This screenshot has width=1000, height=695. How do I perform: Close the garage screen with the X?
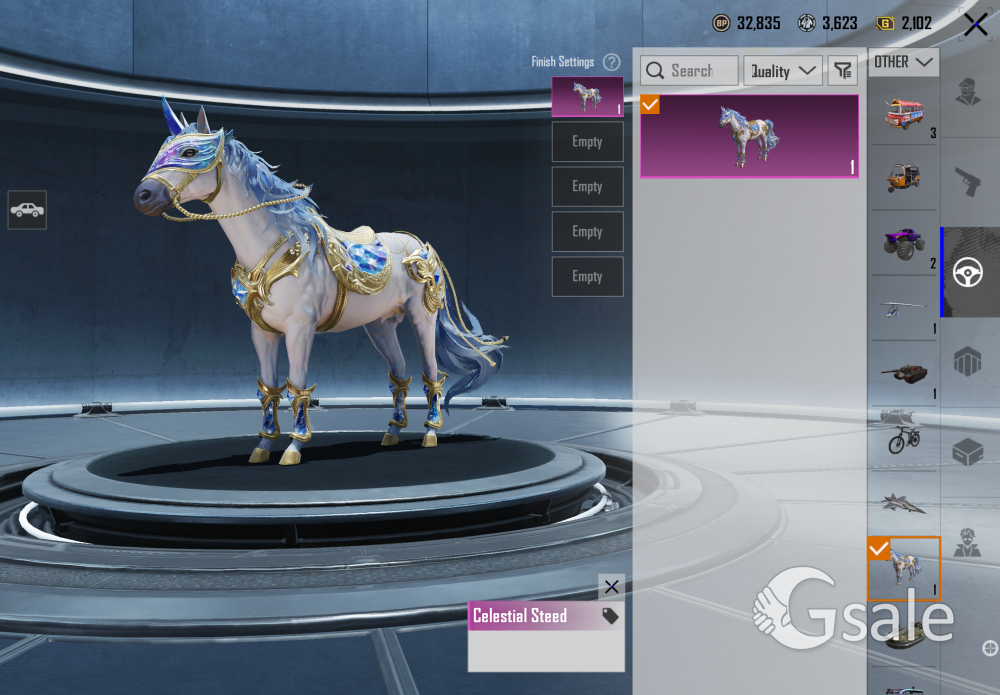click(x=975, y=25)
